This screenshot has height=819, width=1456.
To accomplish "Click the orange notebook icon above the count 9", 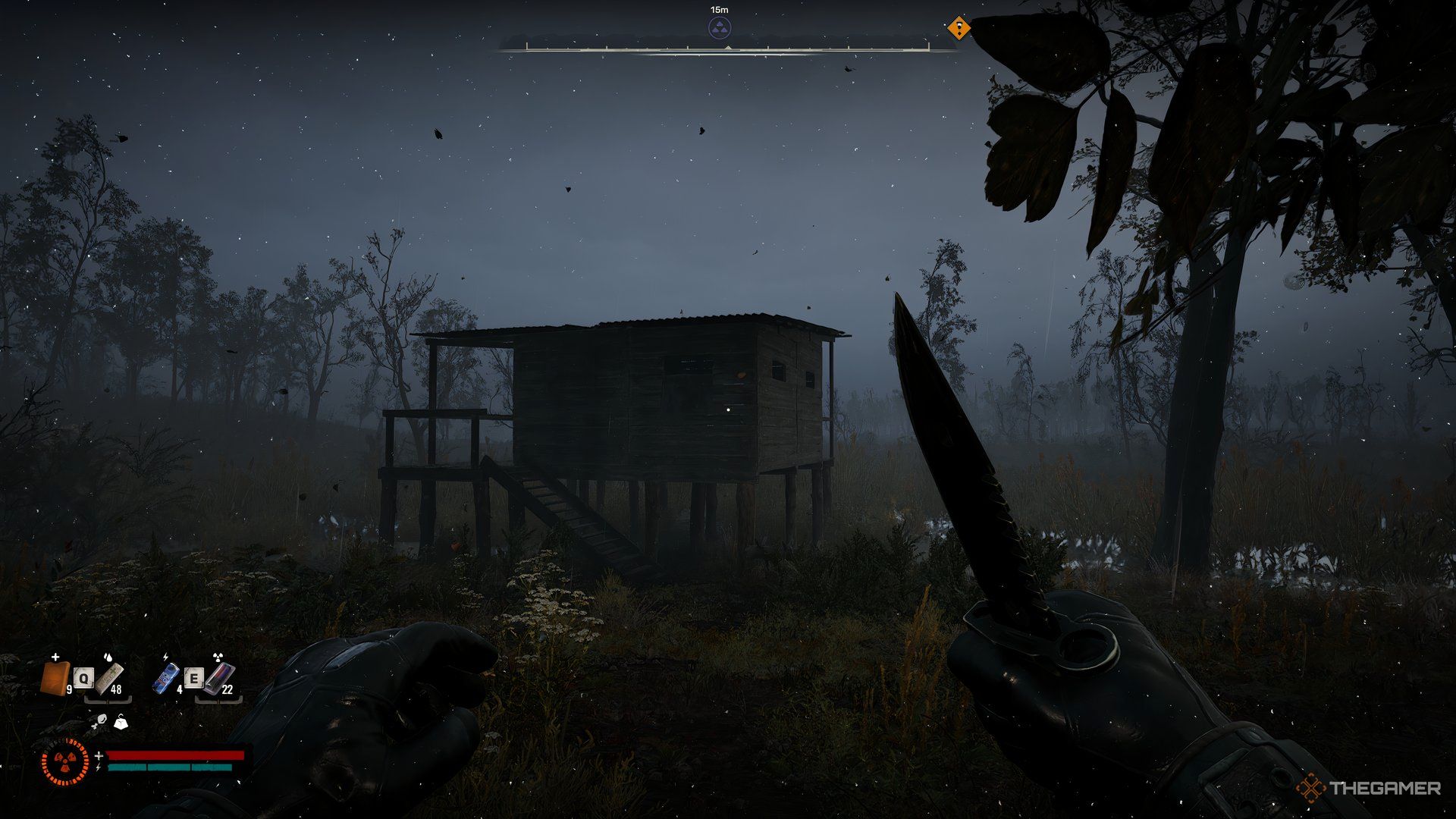I will 55,679.
